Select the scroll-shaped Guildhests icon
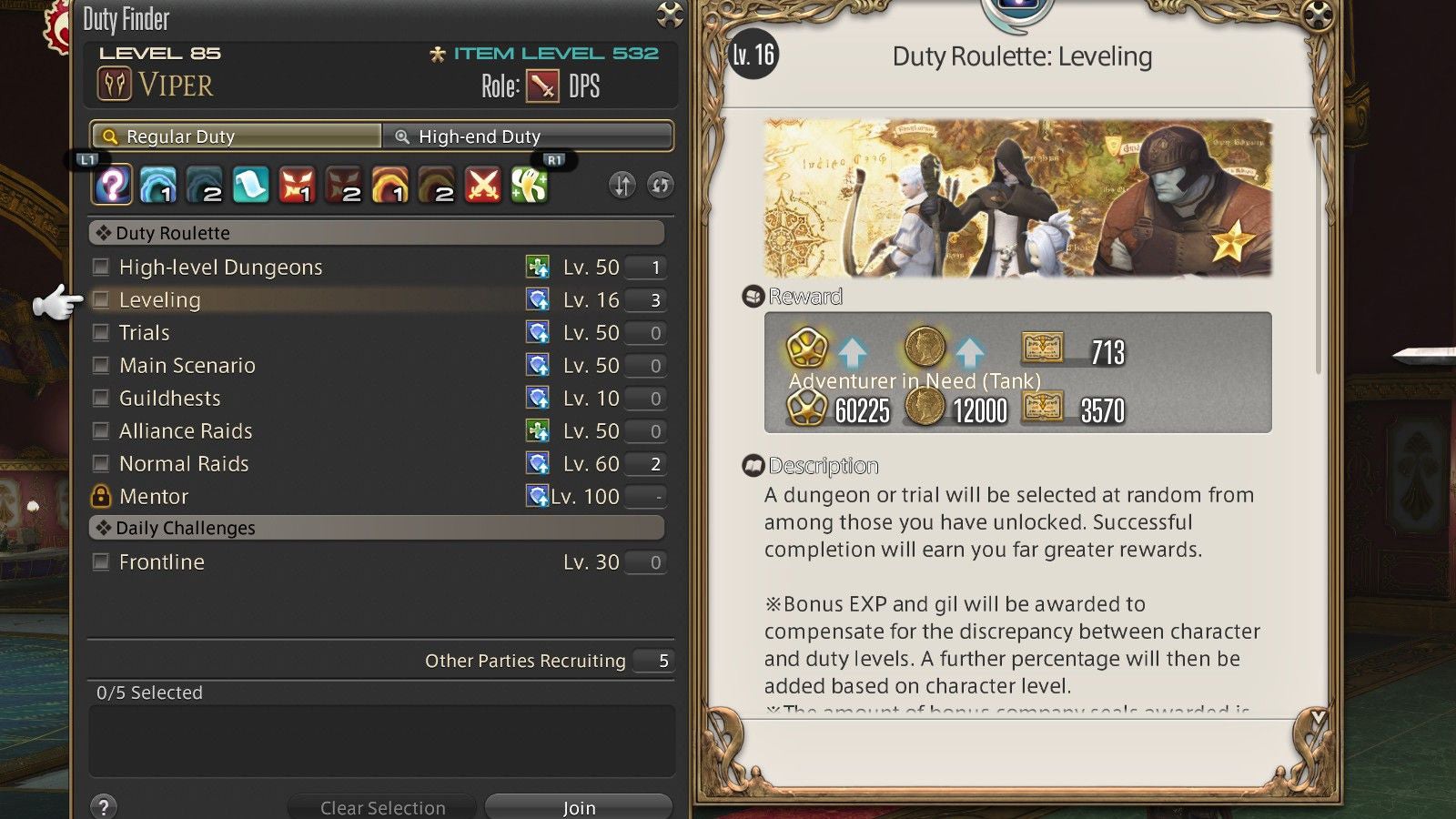Viewport: 1456px width, 819px height. [x=251, y=185]
